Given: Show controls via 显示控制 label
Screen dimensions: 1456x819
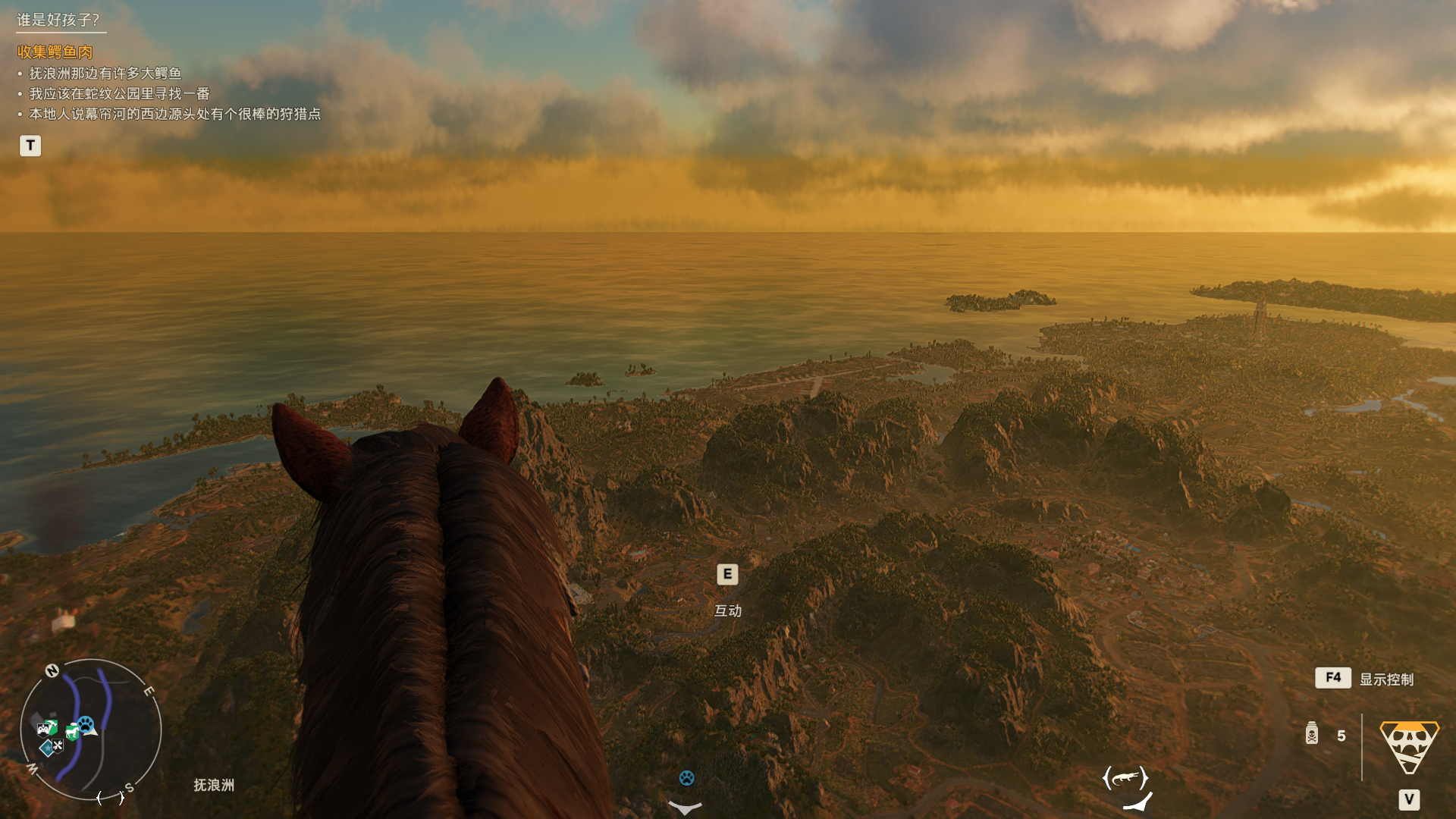Looking at the screenshot, I should pos(1386,679).
